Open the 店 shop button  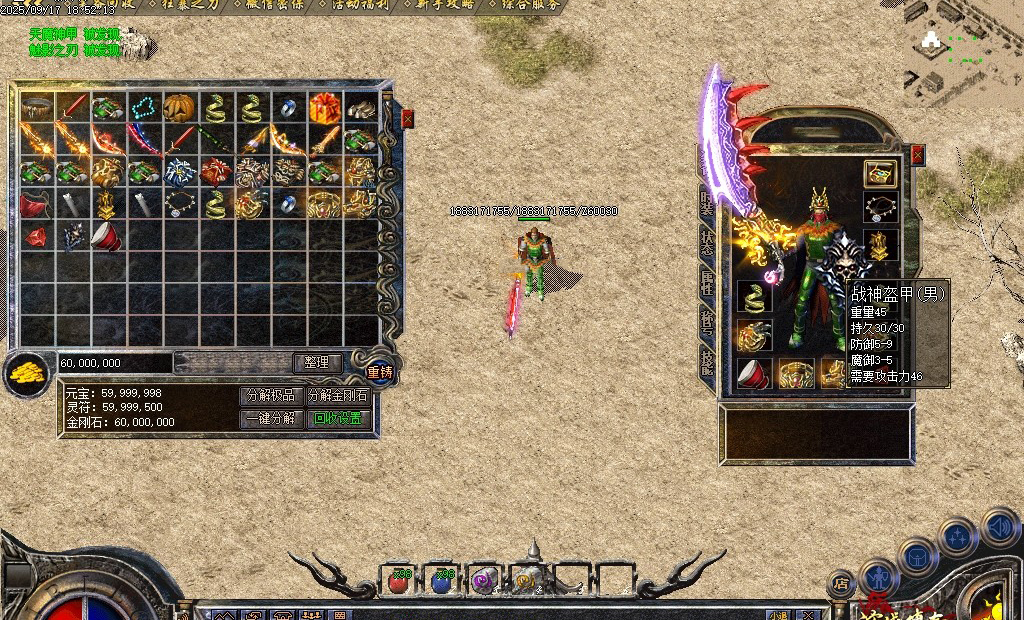point(842,580)
